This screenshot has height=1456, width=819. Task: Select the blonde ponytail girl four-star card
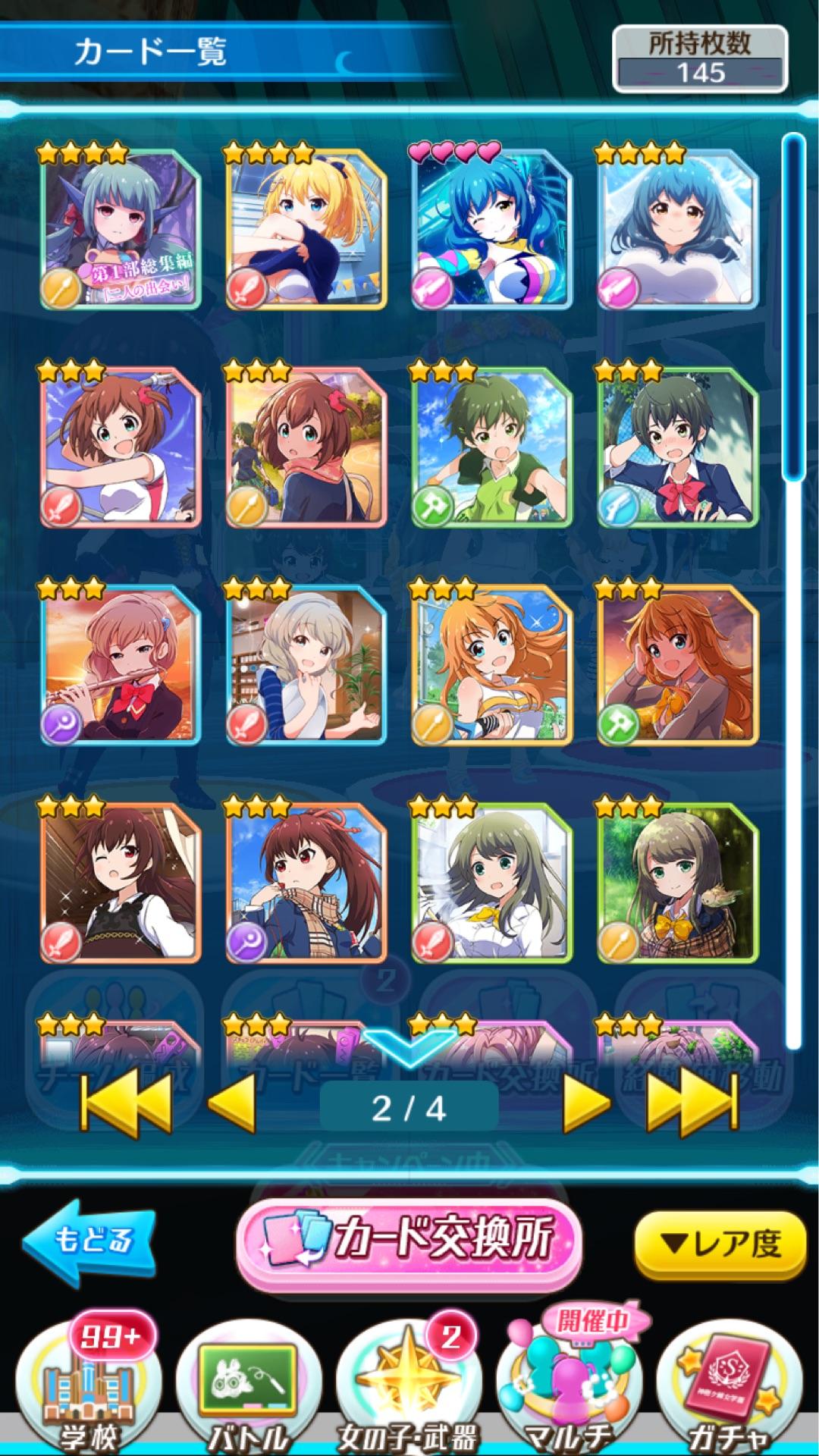[x=306, y=227]
